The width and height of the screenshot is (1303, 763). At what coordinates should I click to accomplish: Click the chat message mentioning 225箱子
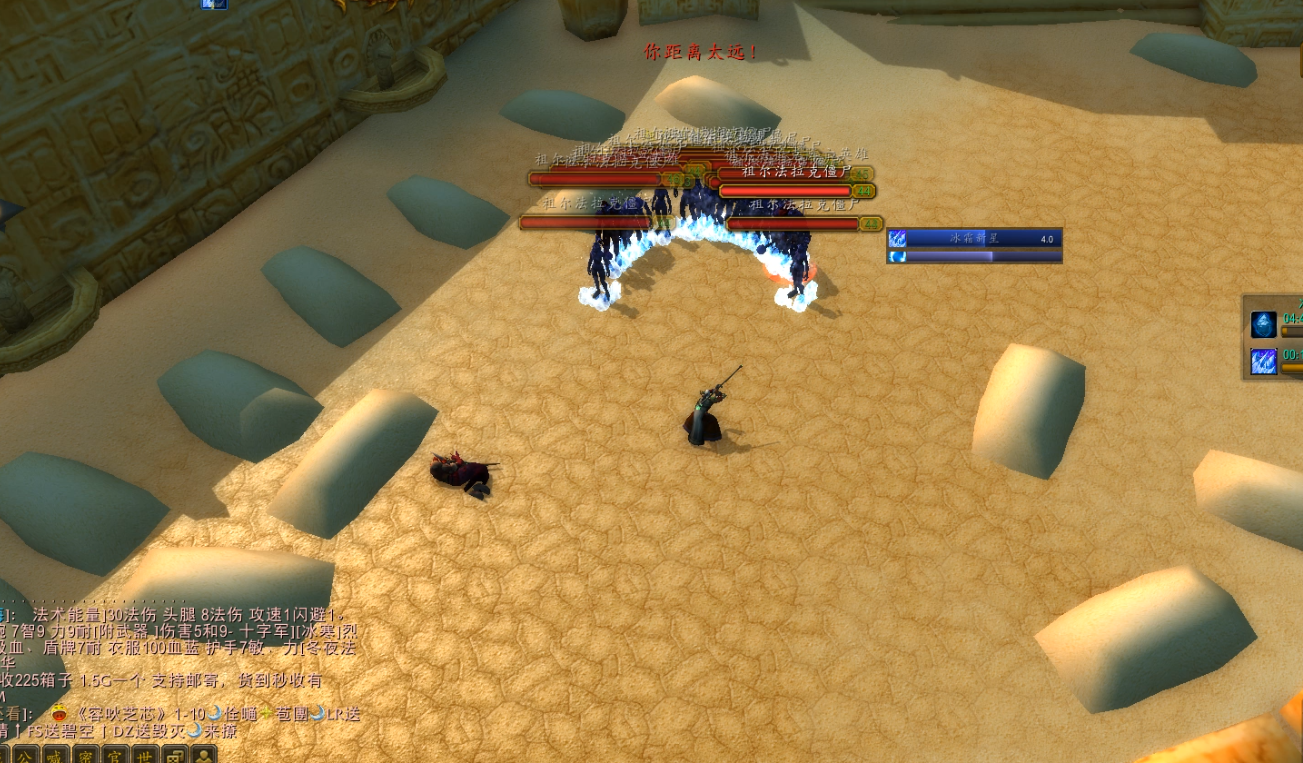coord(160,680)
